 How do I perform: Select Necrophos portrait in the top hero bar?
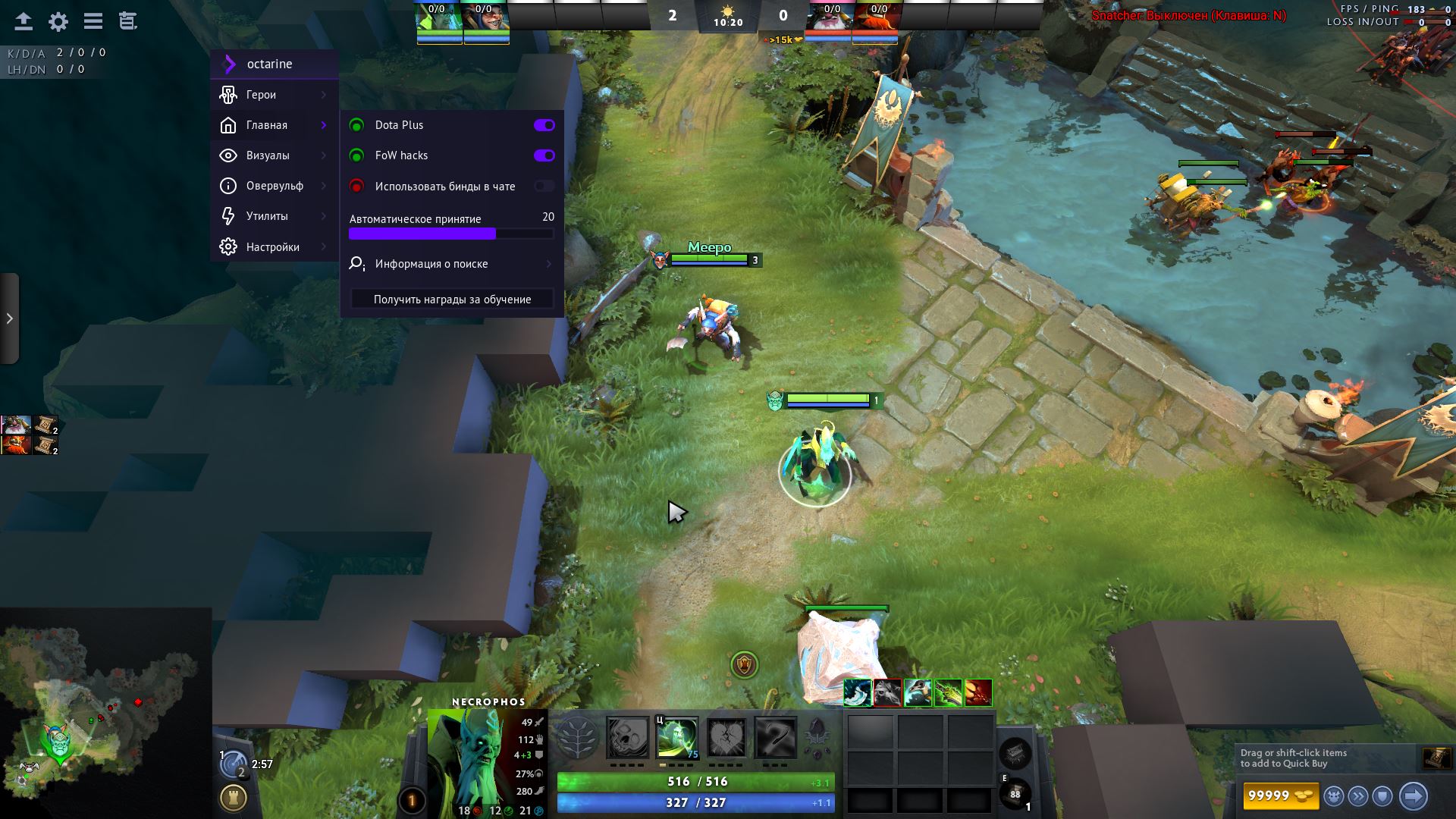click(439, 21)
